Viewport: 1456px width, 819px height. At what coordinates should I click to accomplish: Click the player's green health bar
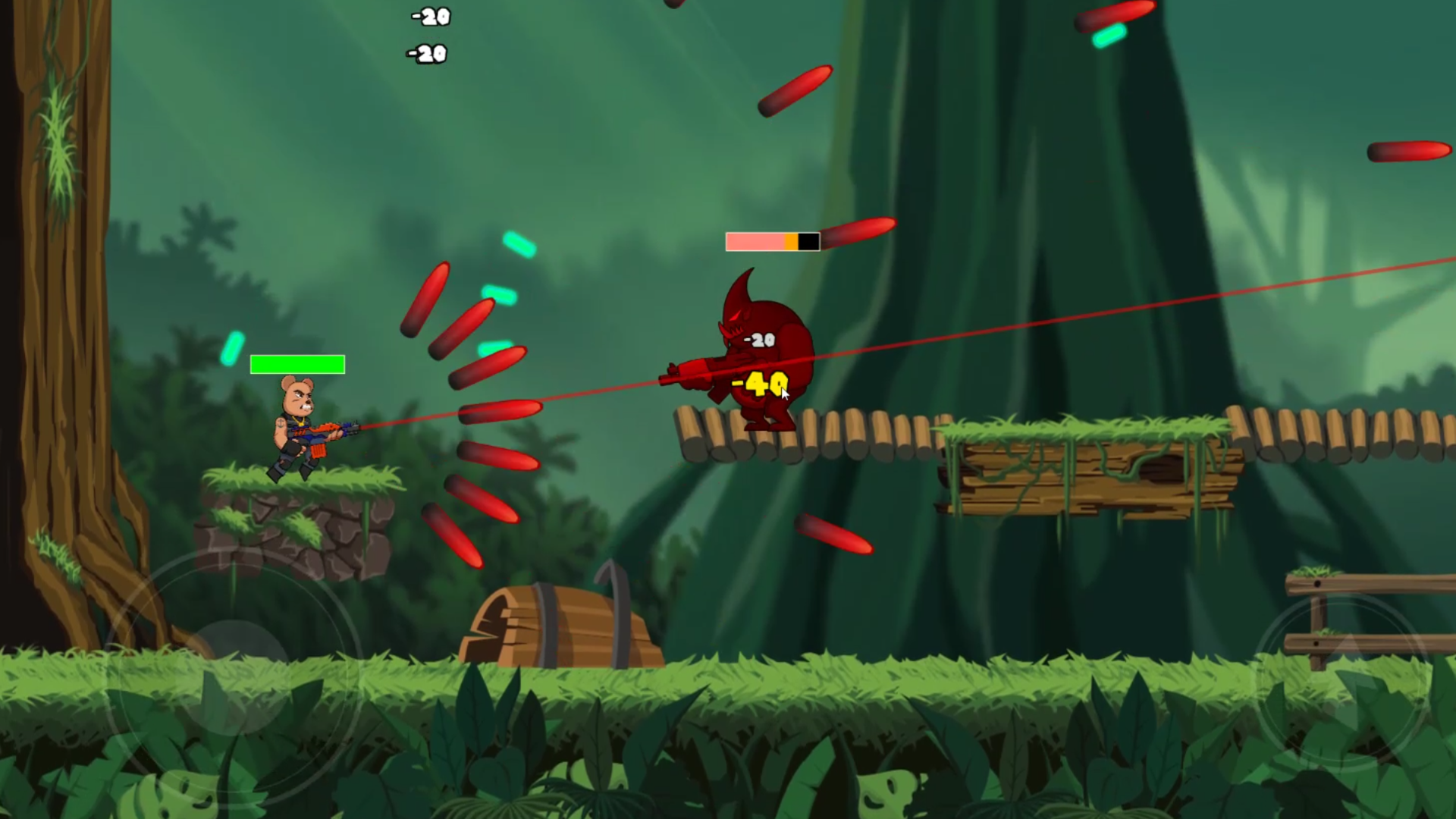(297, 365)
